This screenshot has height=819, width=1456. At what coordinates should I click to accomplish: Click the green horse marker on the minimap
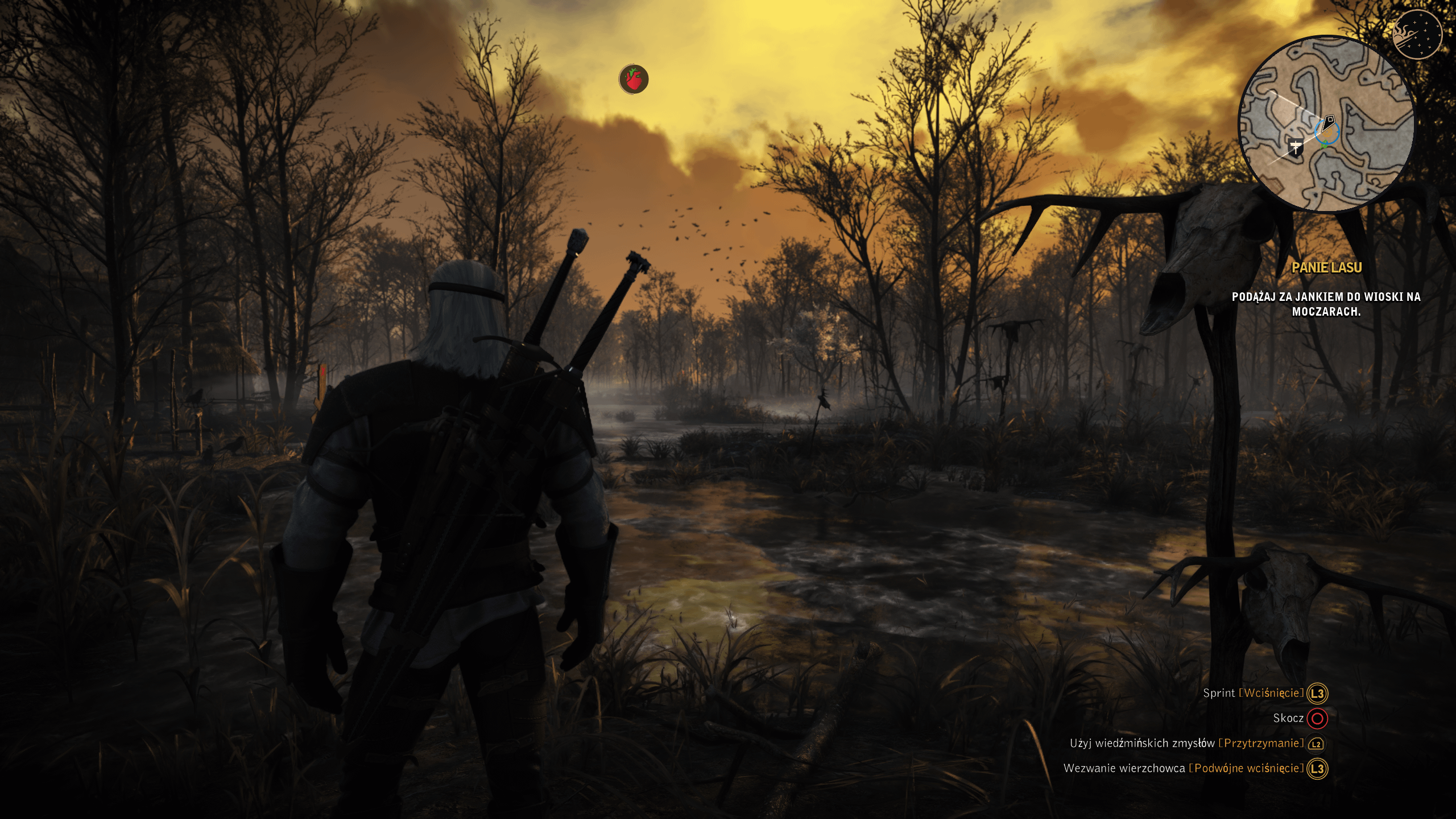coord(1323,145)
